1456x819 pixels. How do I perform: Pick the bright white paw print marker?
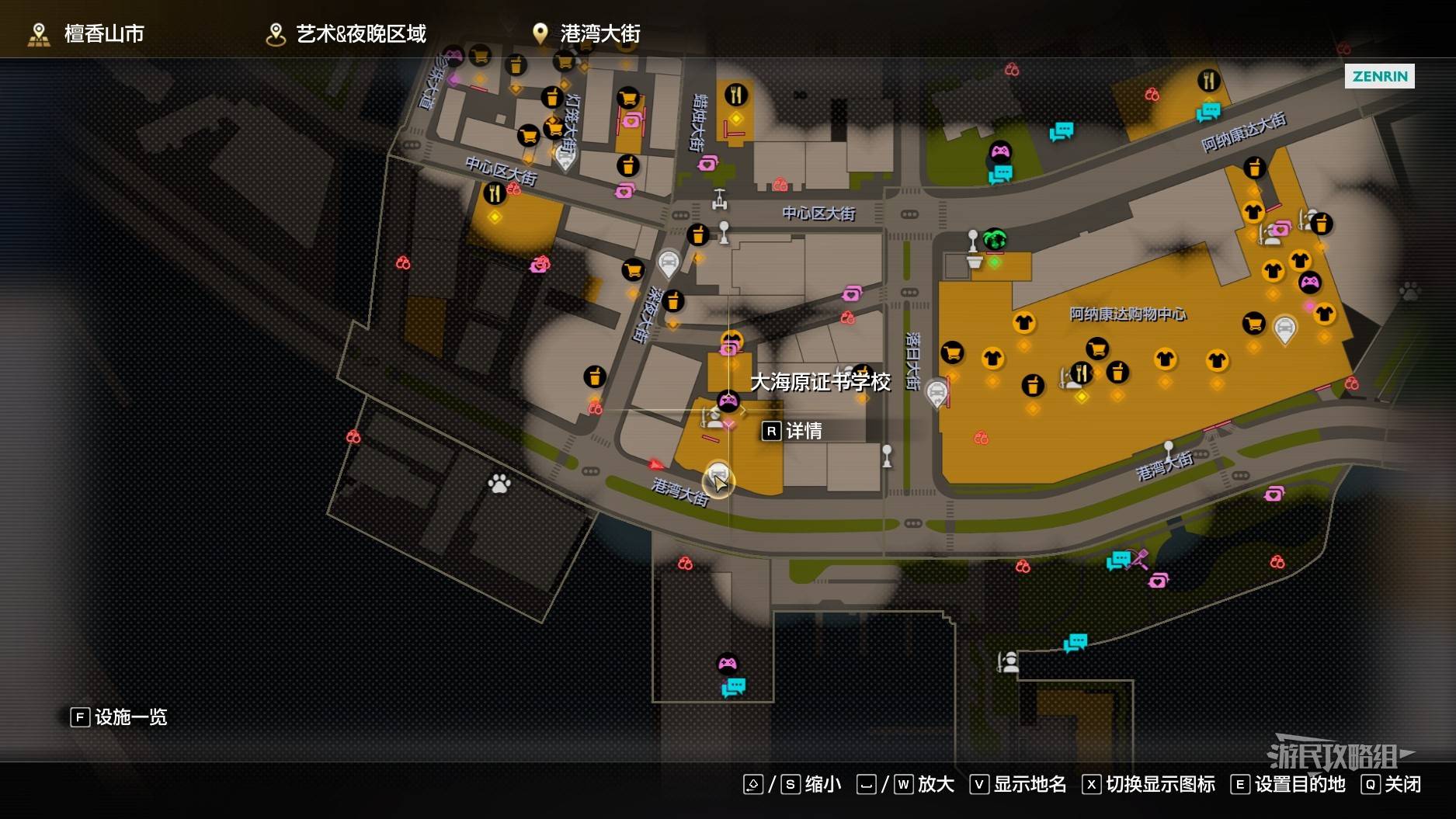499,484
